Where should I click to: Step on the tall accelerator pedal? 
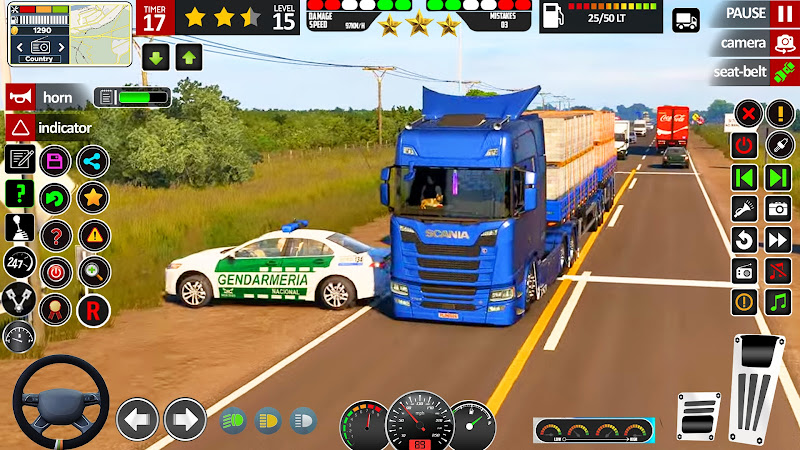click(759, 381)
